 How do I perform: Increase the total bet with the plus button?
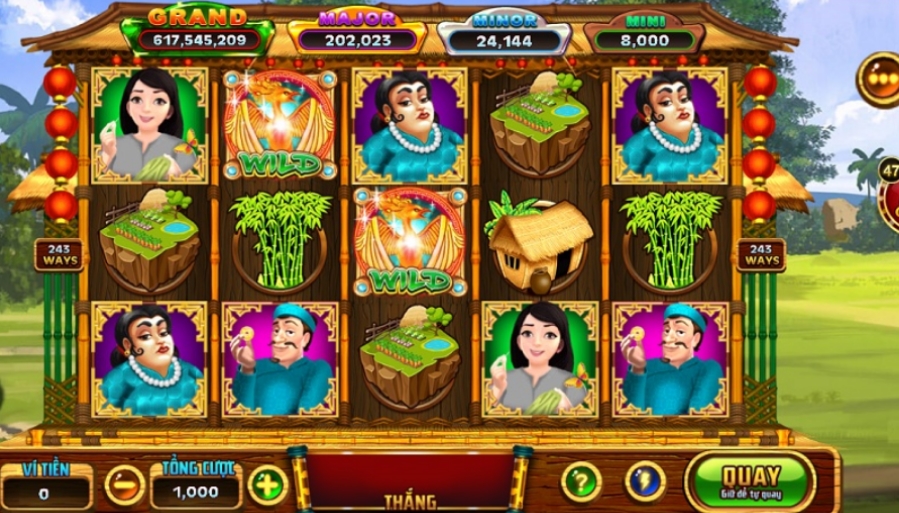(267, 485)
